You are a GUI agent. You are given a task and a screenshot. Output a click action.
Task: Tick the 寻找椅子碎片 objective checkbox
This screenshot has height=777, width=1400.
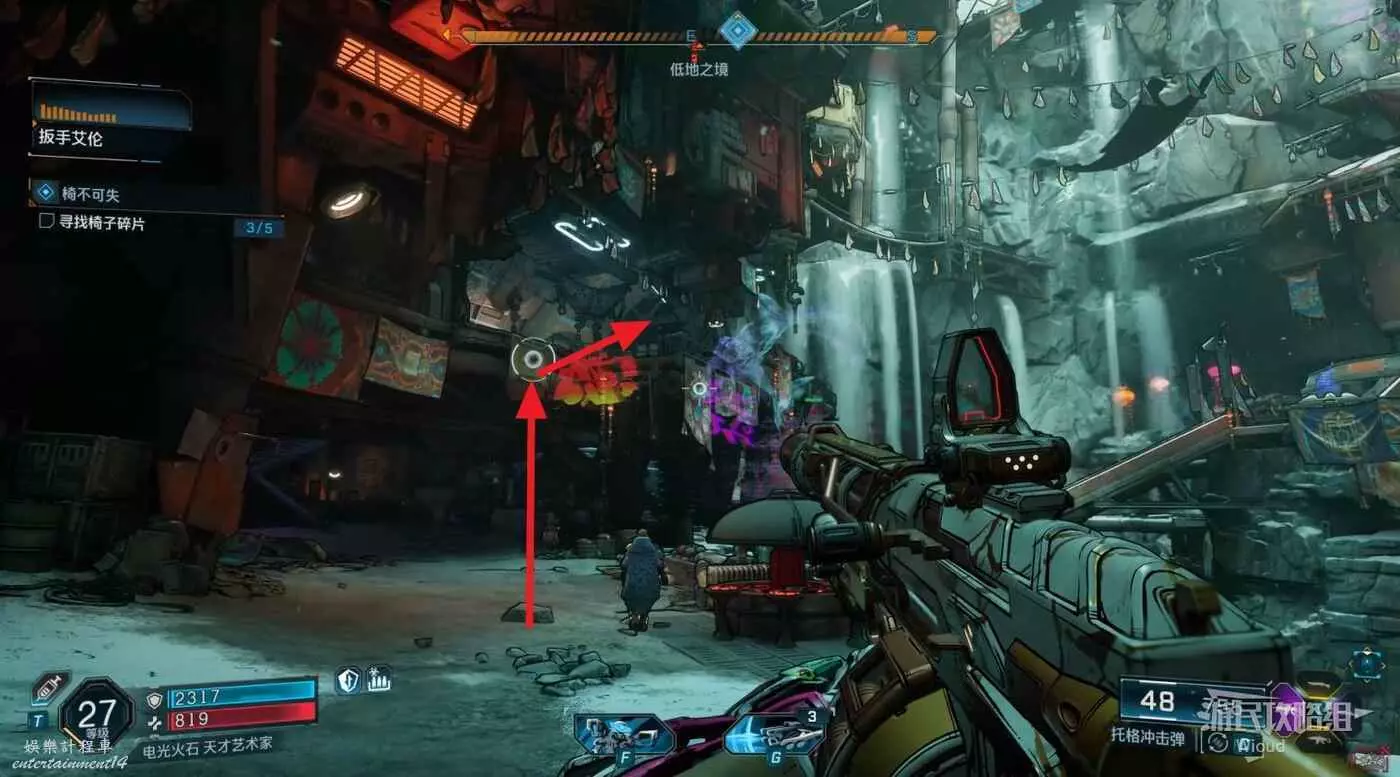point(46,222)
